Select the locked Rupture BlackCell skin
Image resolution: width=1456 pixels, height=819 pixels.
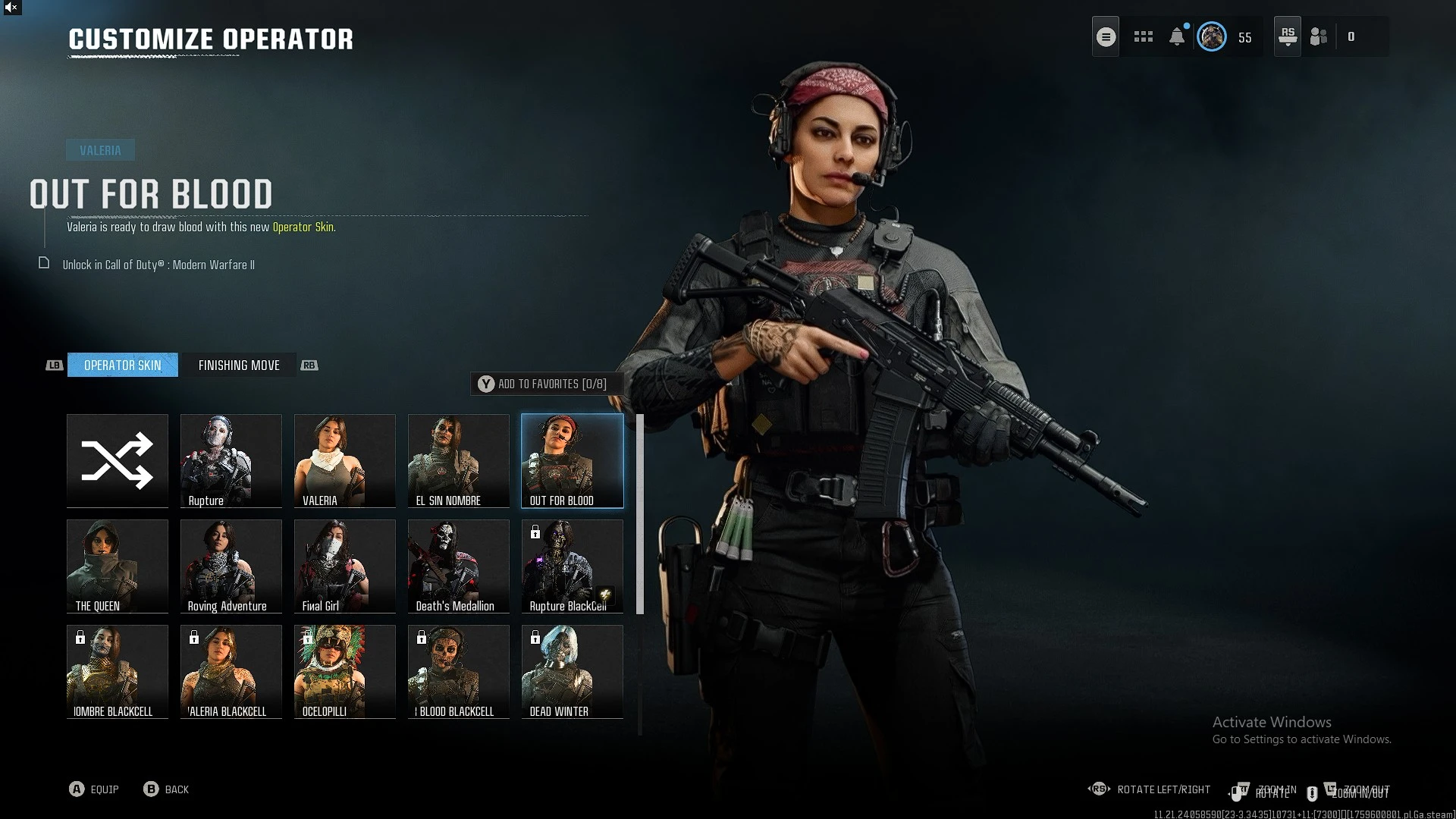pos(573,566)
